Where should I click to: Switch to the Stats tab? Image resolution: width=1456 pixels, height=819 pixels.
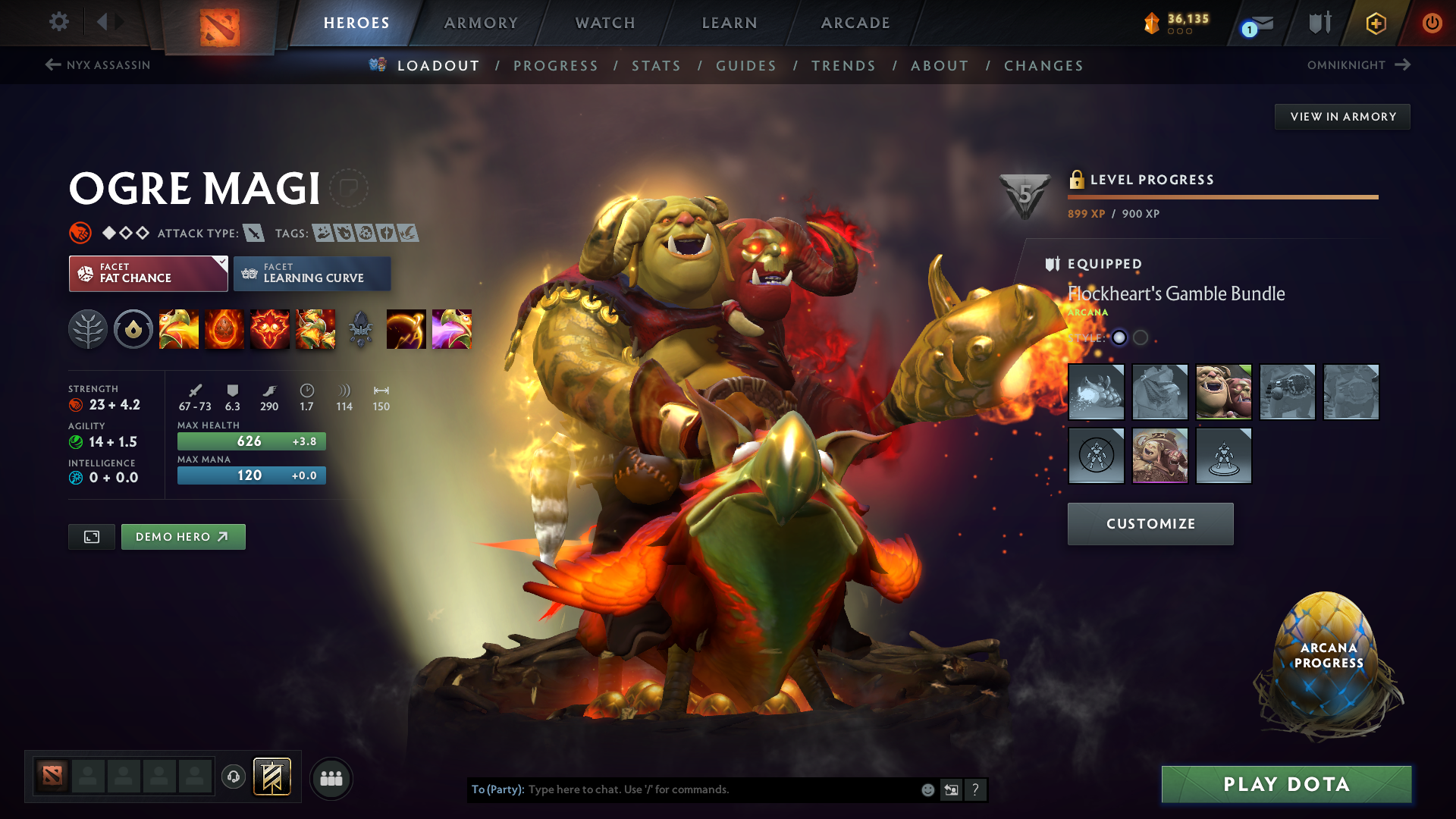tap(657, 66)
